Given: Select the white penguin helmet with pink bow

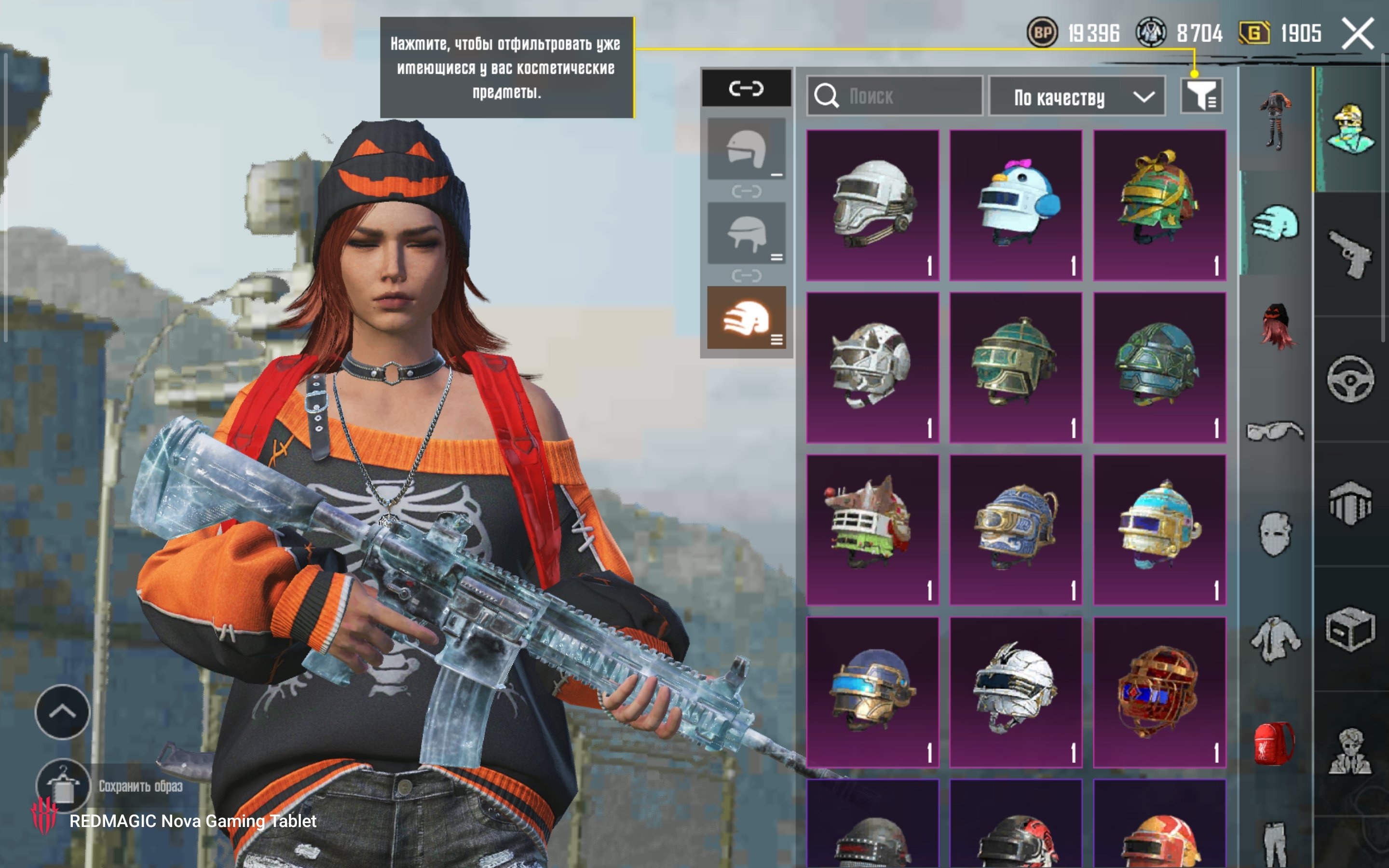Looking at the screenshot, I should coord(1016,205).
